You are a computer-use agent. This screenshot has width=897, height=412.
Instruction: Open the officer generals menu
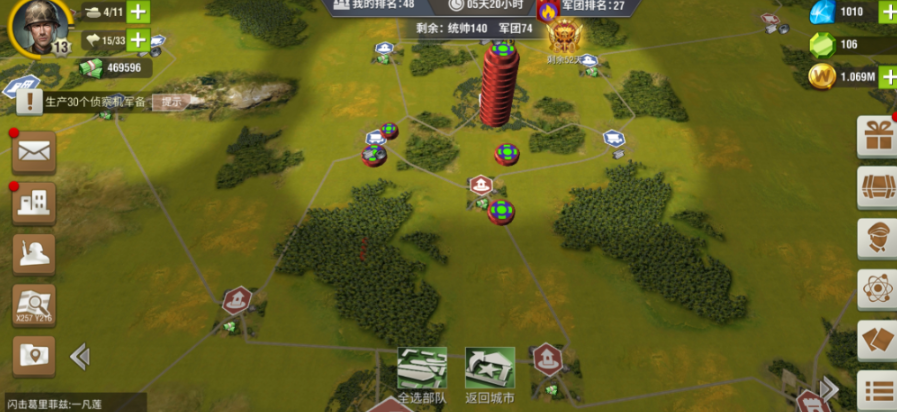pyautogui.click(x=878, y=238)
